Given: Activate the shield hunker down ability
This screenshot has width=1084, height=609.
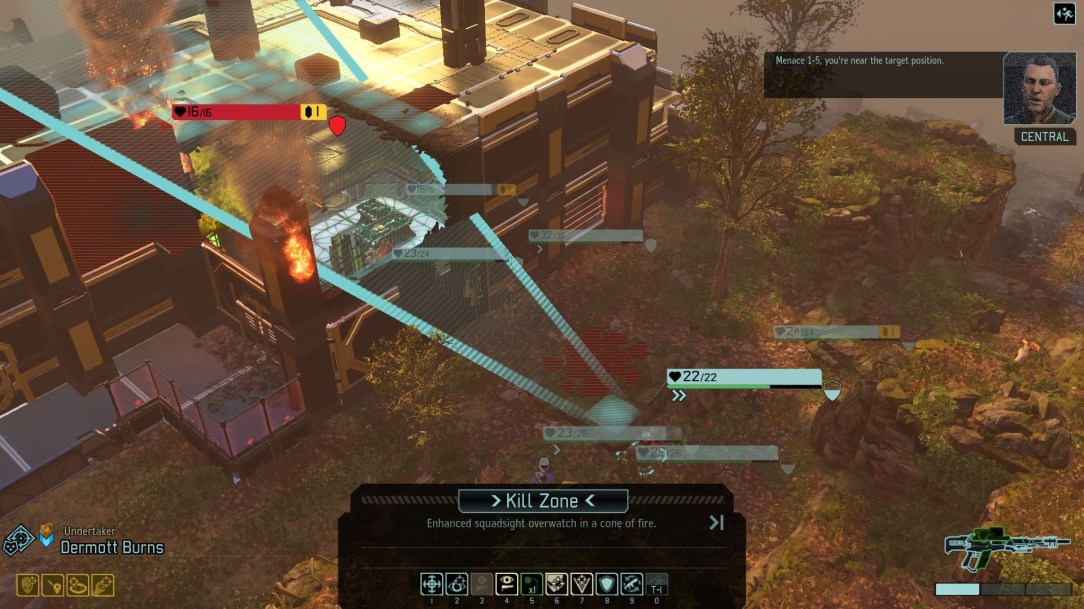Looking at the screenshot, I should [607, 583].
